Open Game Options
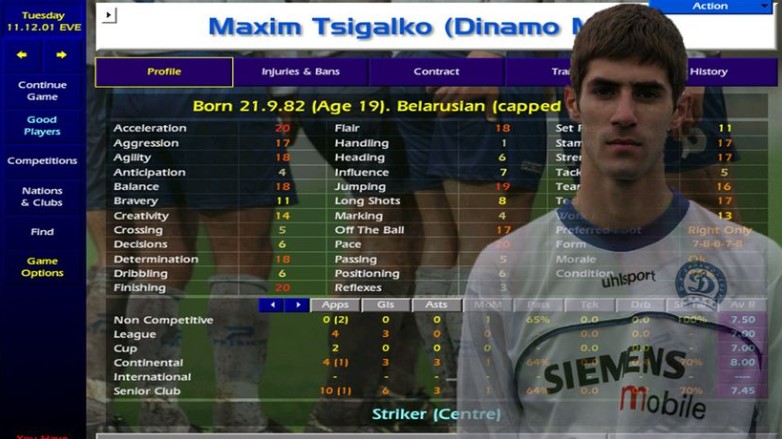Screen dimensions: 782x439 click(x=42, y=267)
